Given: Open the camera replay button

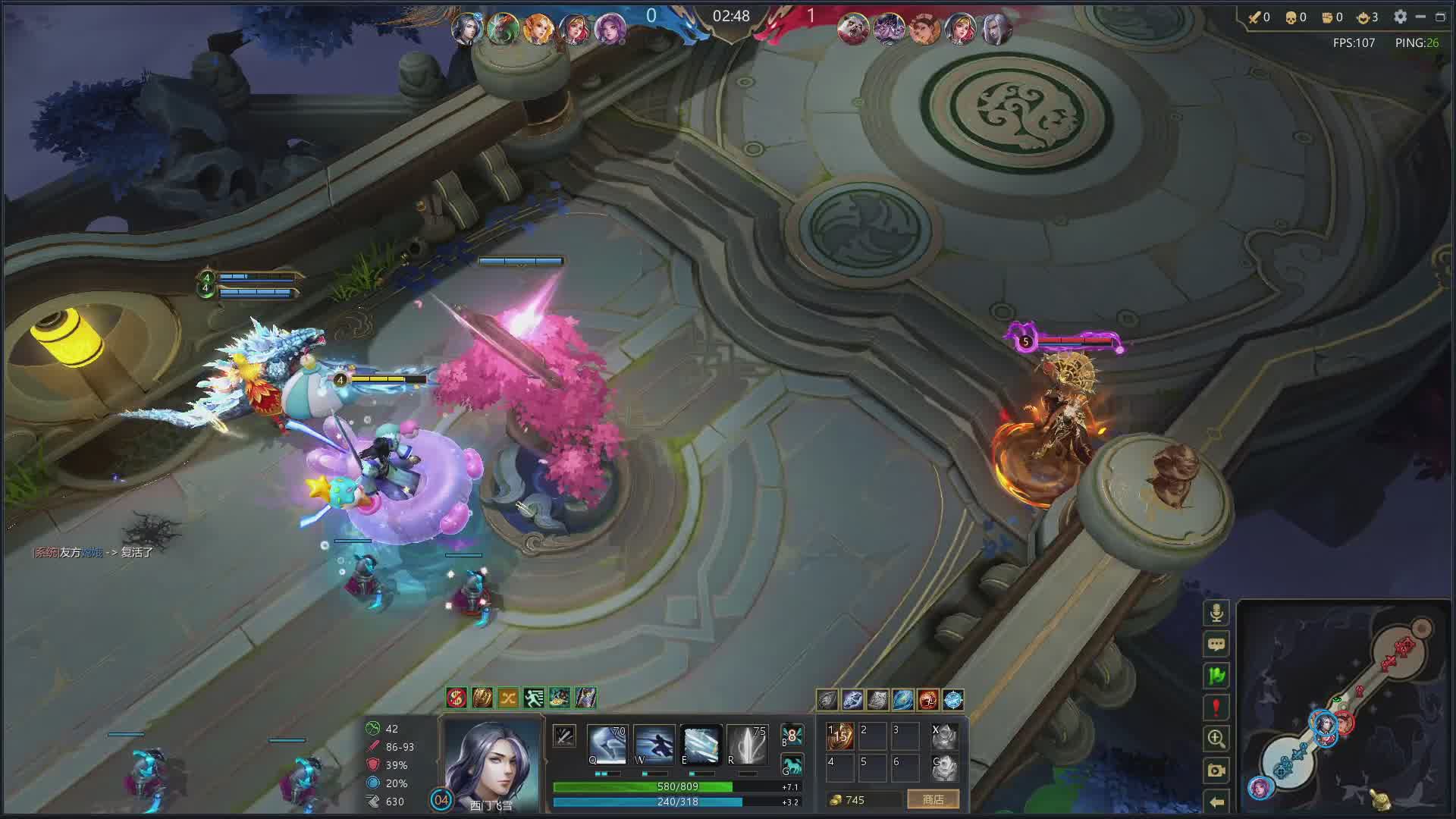Looking at the screenshot, I should [1216, 770].
